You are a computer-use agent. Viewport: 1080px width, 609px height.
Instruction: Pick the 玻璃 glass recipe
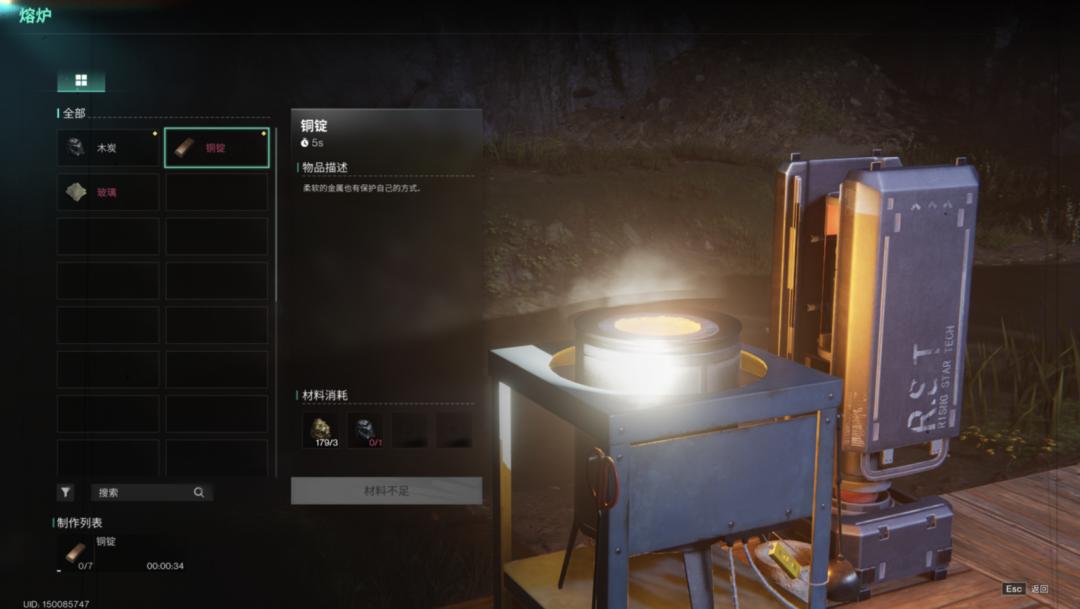[x=108, y=192]
